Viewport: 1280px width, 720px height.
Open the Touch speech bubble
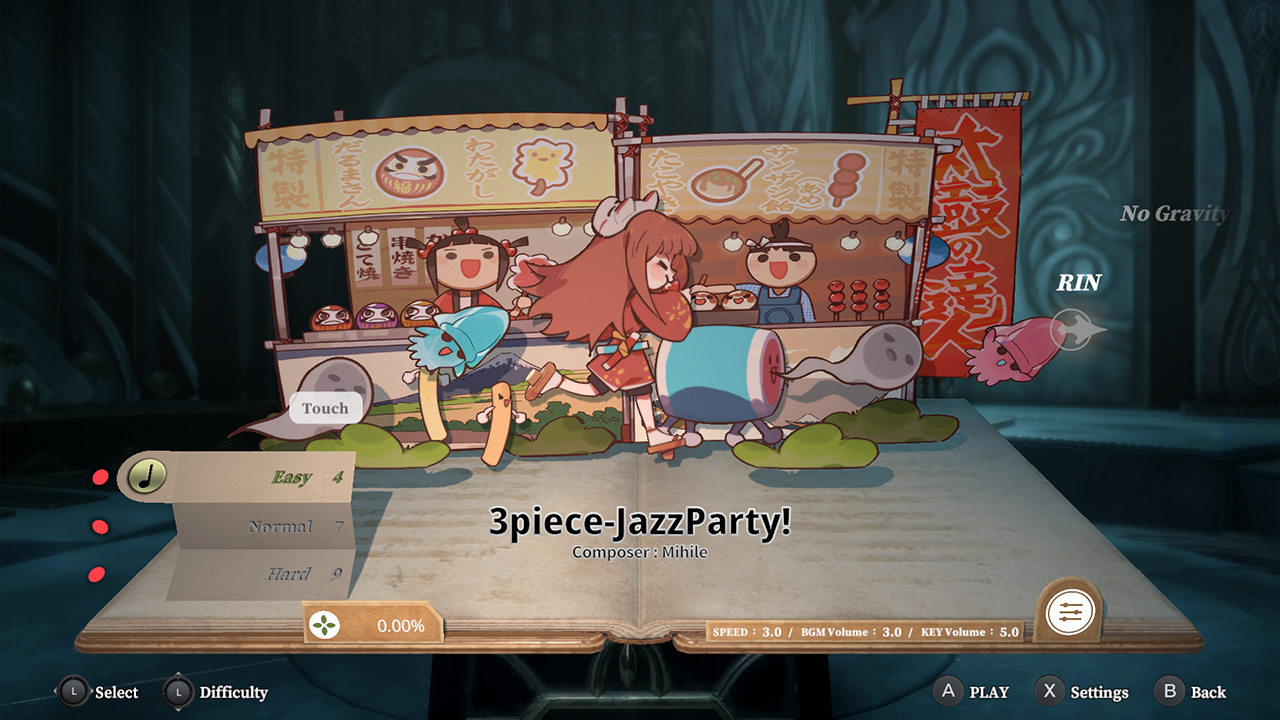[x=326, y=408]
